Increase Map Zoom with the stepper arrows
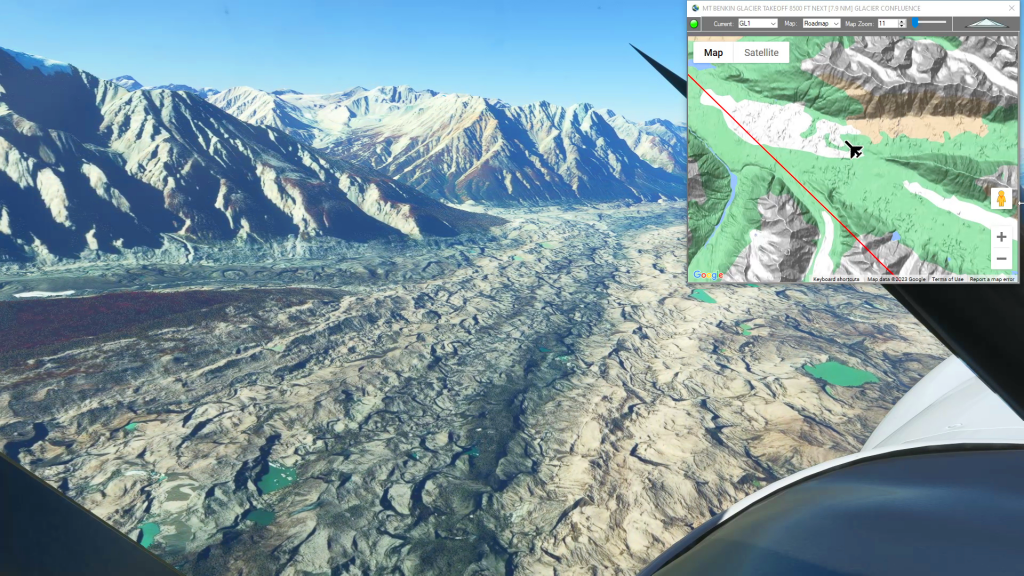This screenshot has width=1024, height=576. tap(902, 21)
